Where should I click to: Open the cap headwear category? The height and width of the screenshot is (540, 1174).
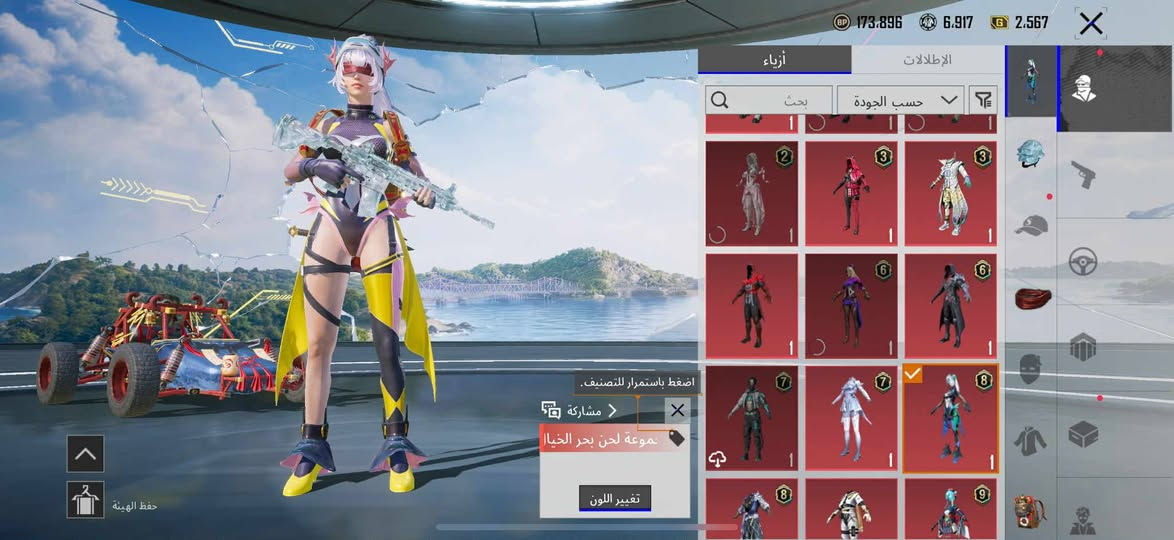1031,226
